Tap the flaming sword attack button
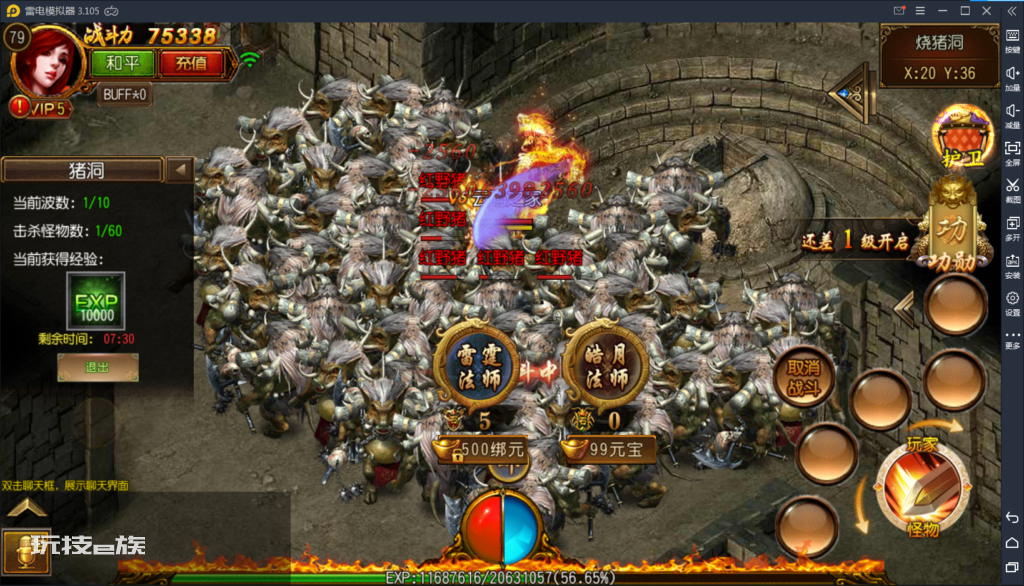The height and width of the screenshot is (586, 1024). pyautogui.click(x=921, y=490)
